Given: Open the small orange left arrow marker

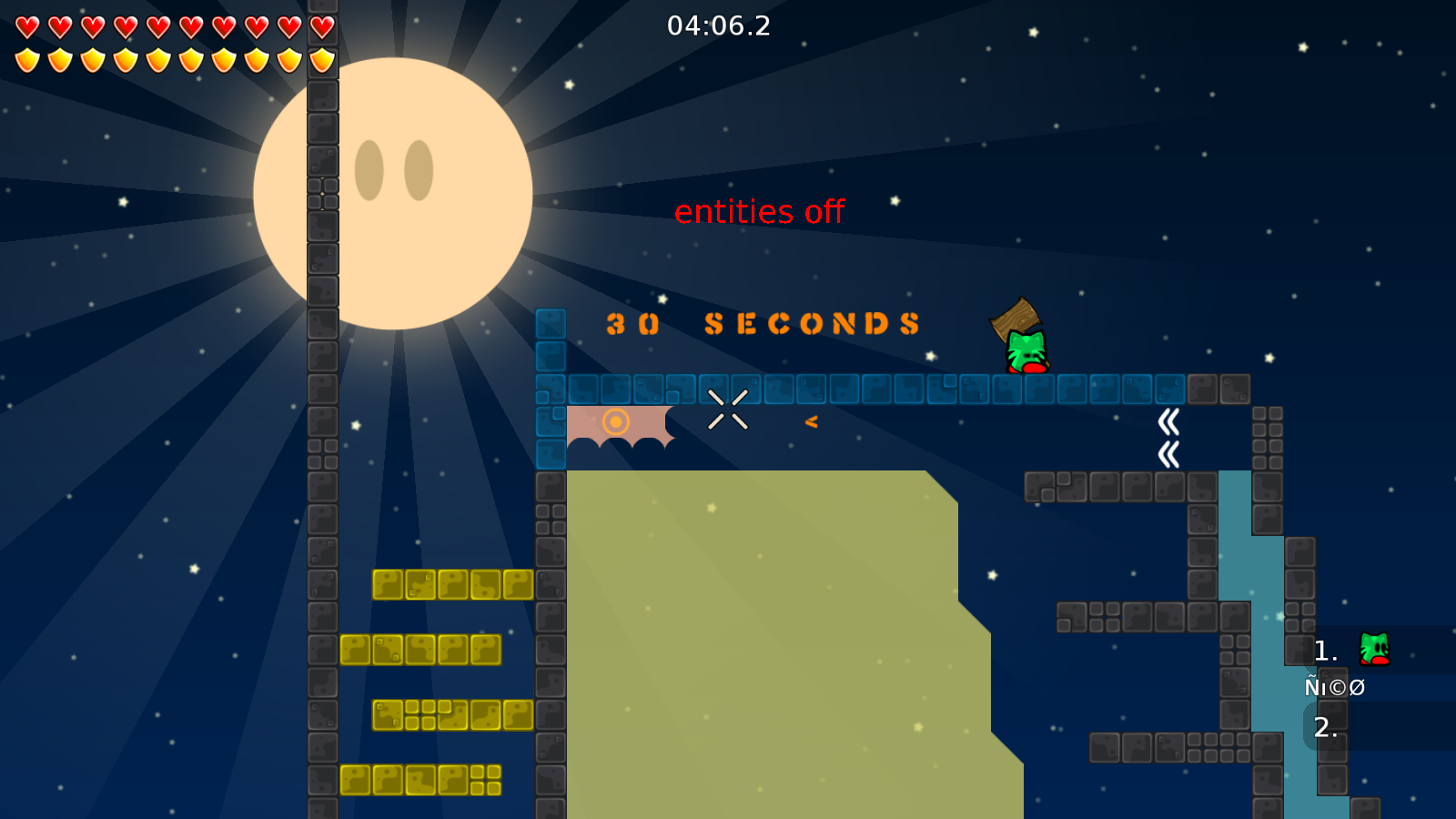Looking at the screenshot, I should point(811,420).
